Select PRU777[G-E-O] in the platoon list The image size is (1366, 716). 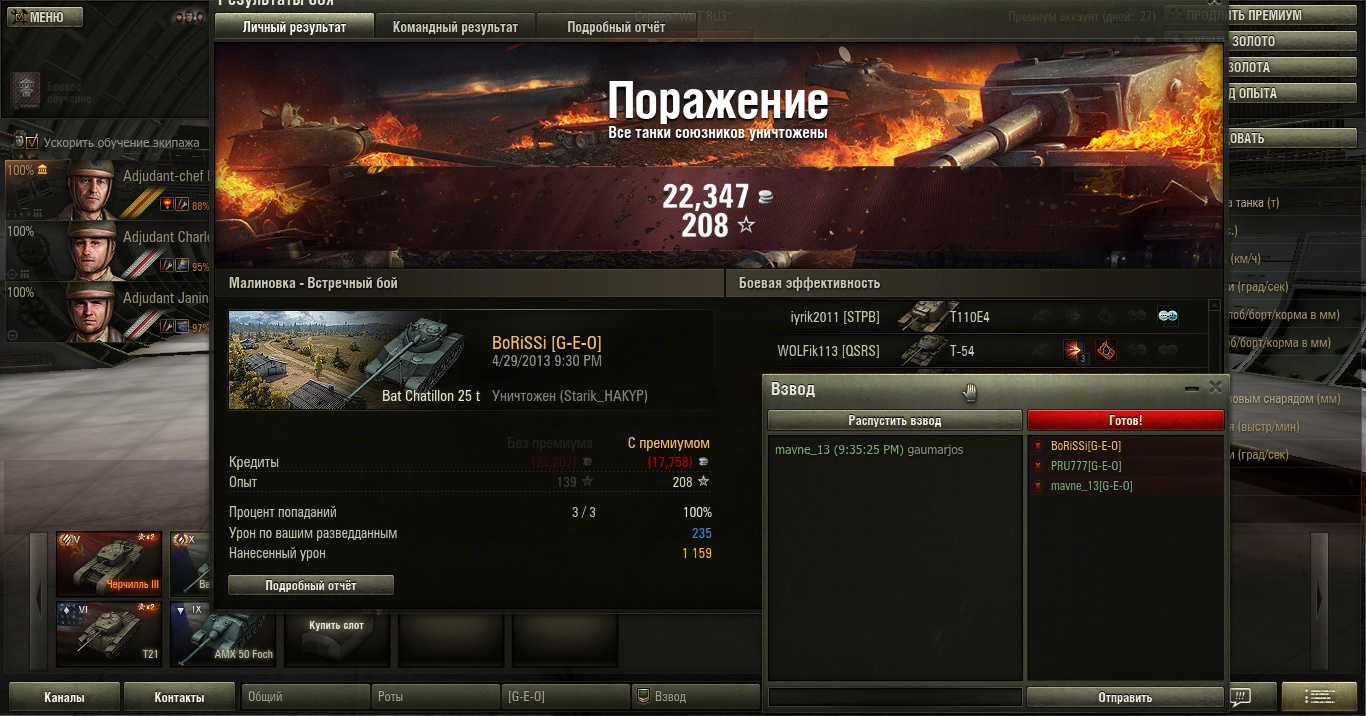pyautogui.click(x=1086, y=466)
